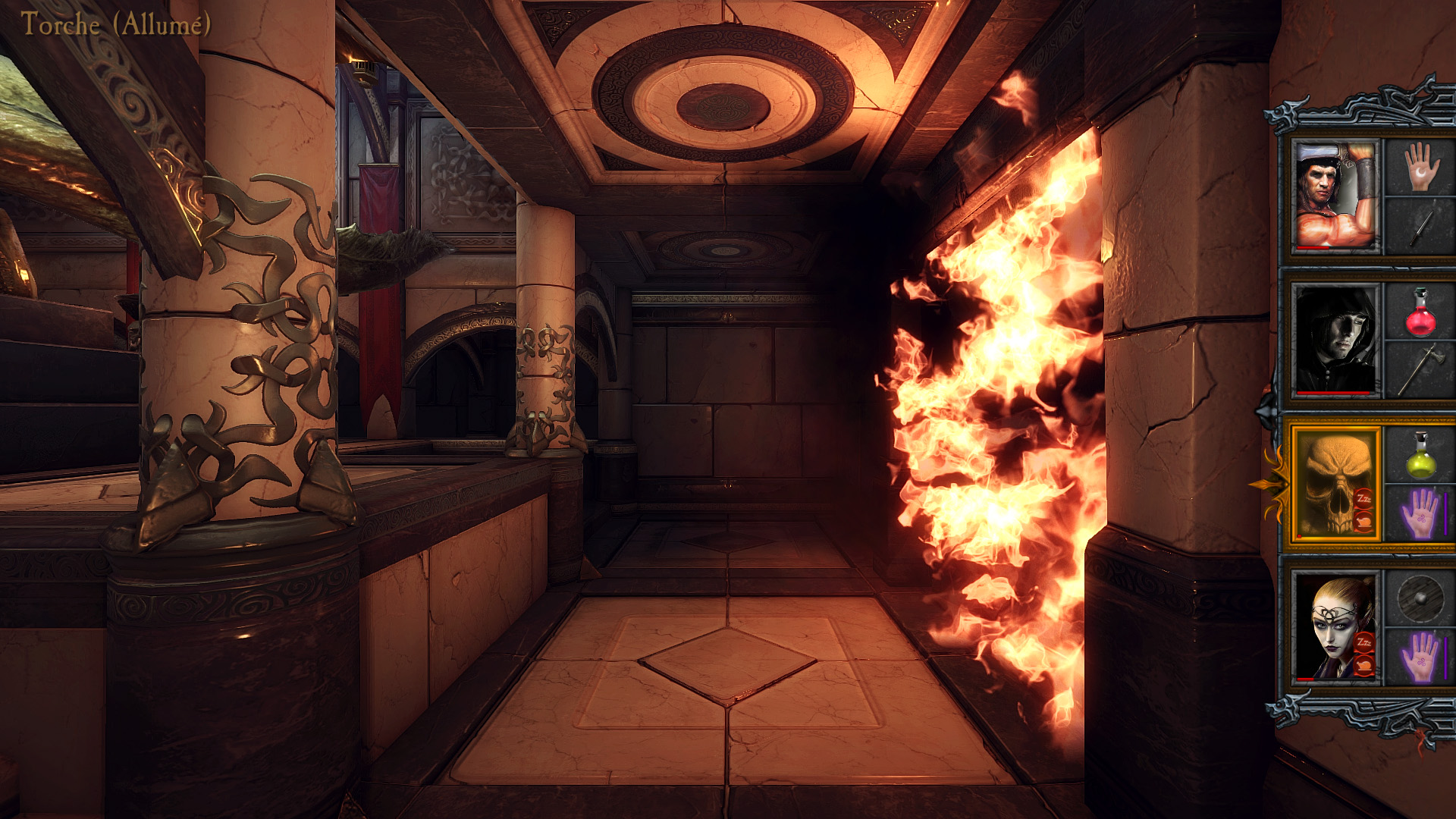This screenshot has width=1456, height=819.
Task: Open the elf woman's purple spell hand
Action: point(1421,657)
